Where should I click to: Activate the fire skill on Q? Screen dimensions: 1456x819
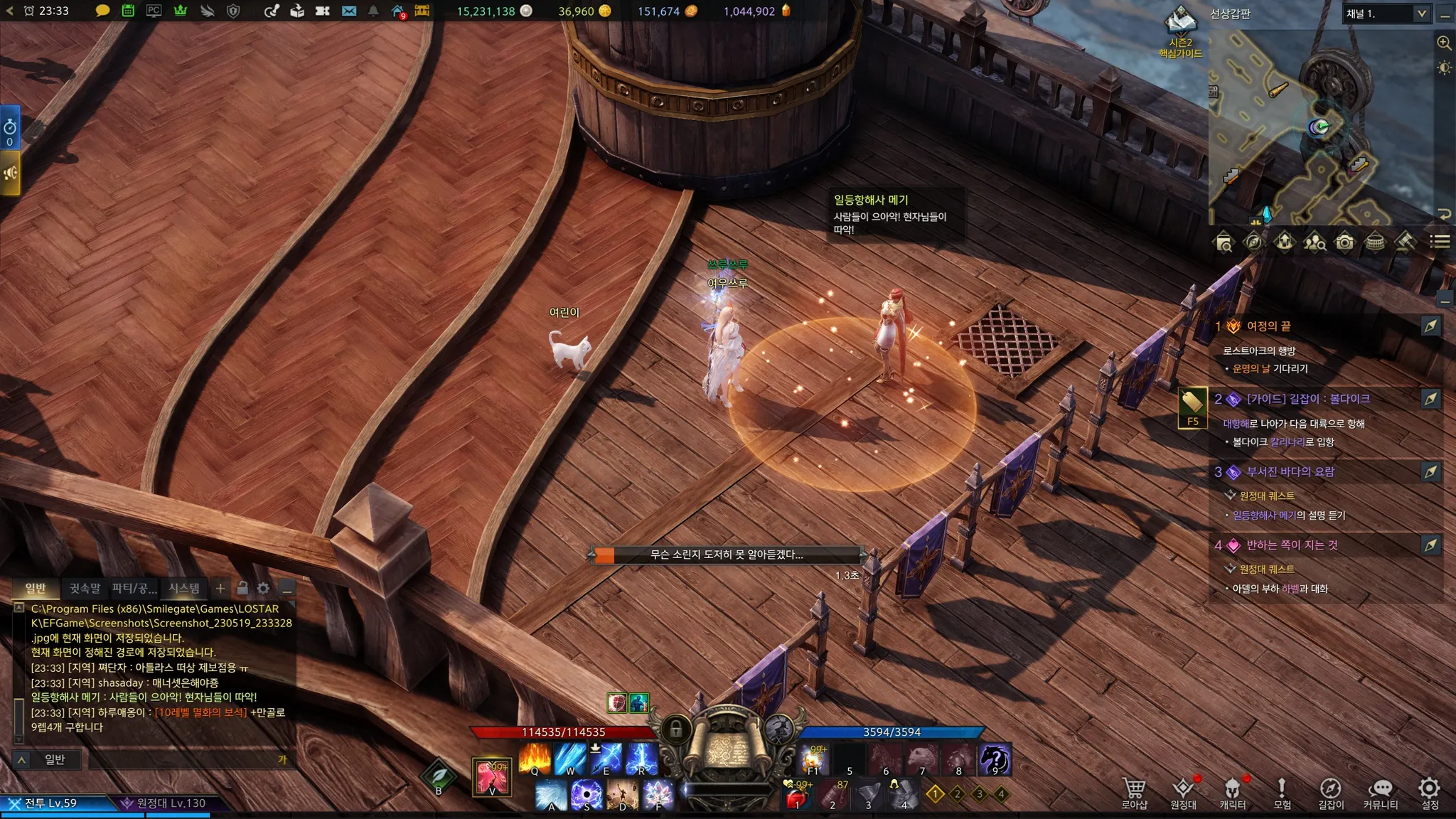pos(535,758)
